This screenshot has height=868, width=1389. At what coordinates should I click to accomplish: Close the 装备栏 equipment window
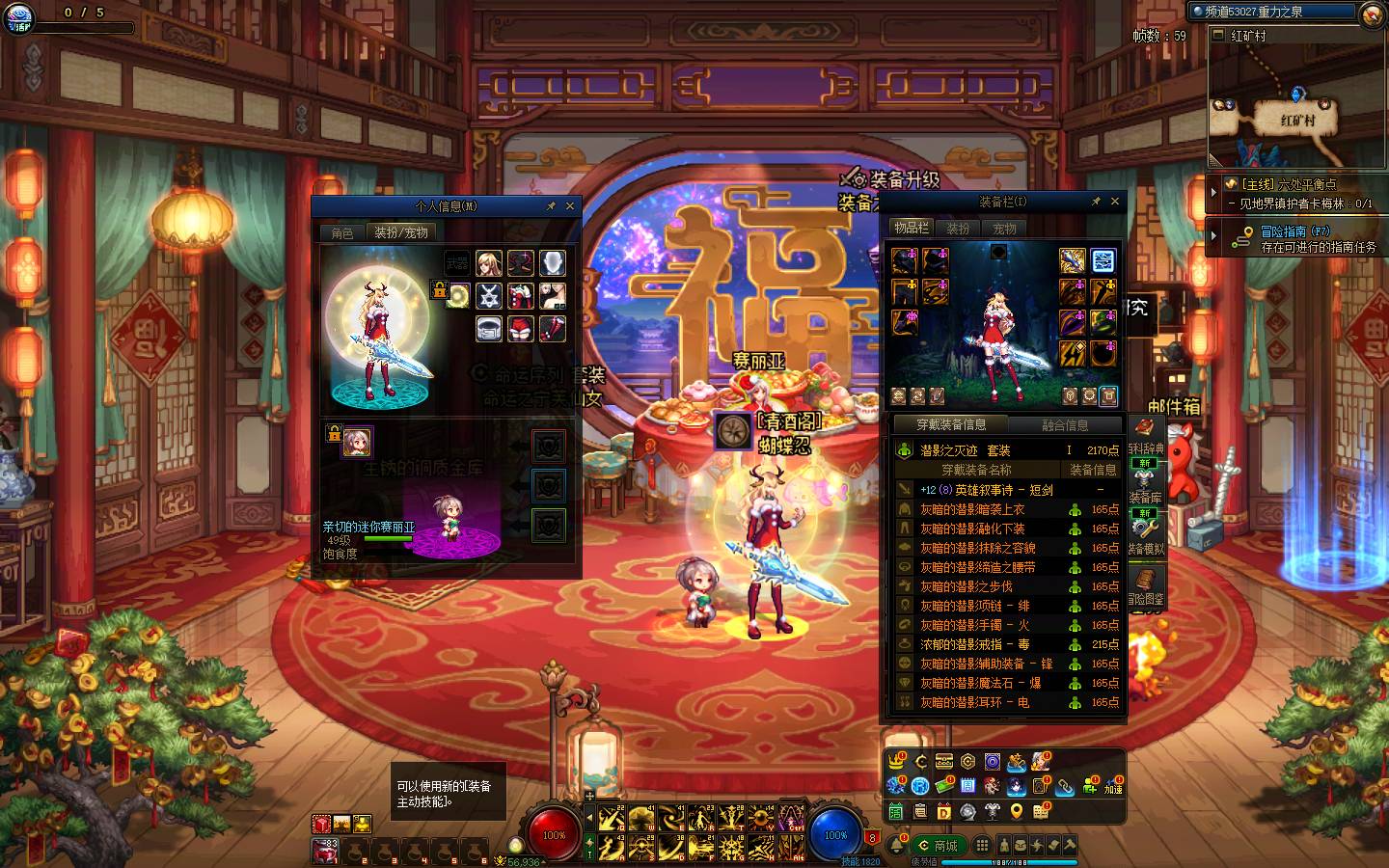pos(1115,202)
